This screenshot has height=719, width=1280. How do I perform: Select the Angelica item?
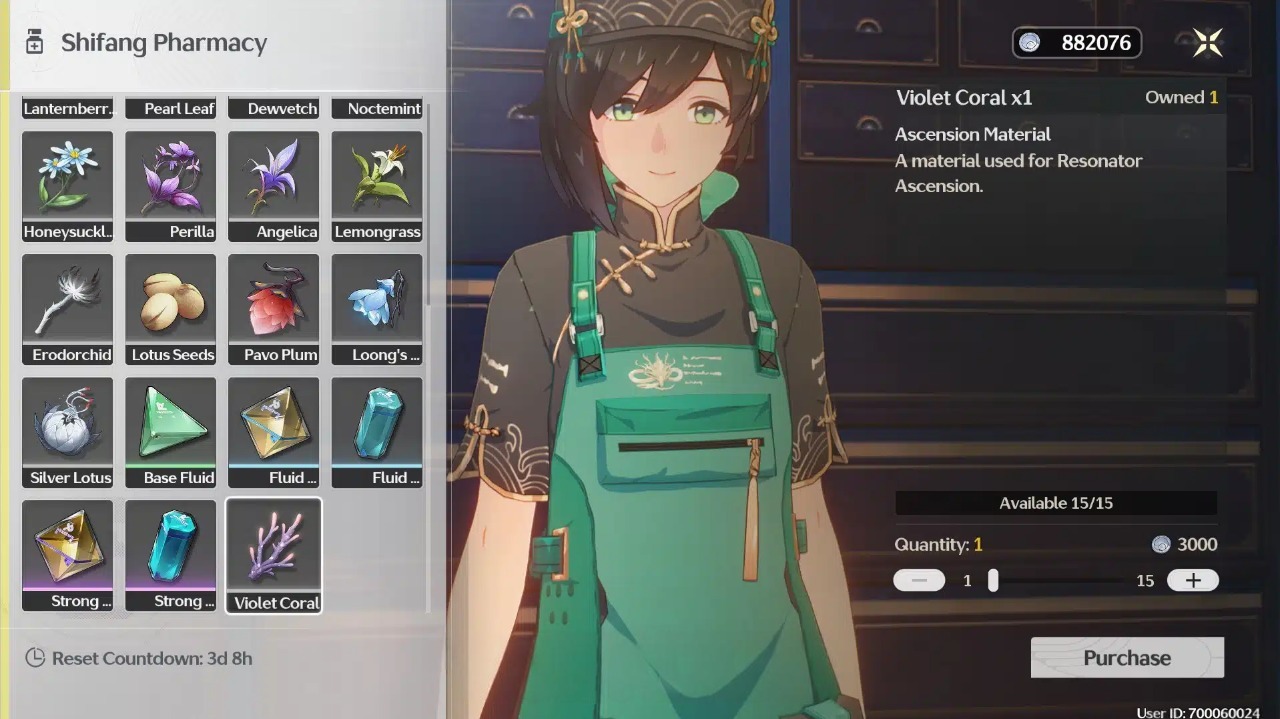pos(274,186)
